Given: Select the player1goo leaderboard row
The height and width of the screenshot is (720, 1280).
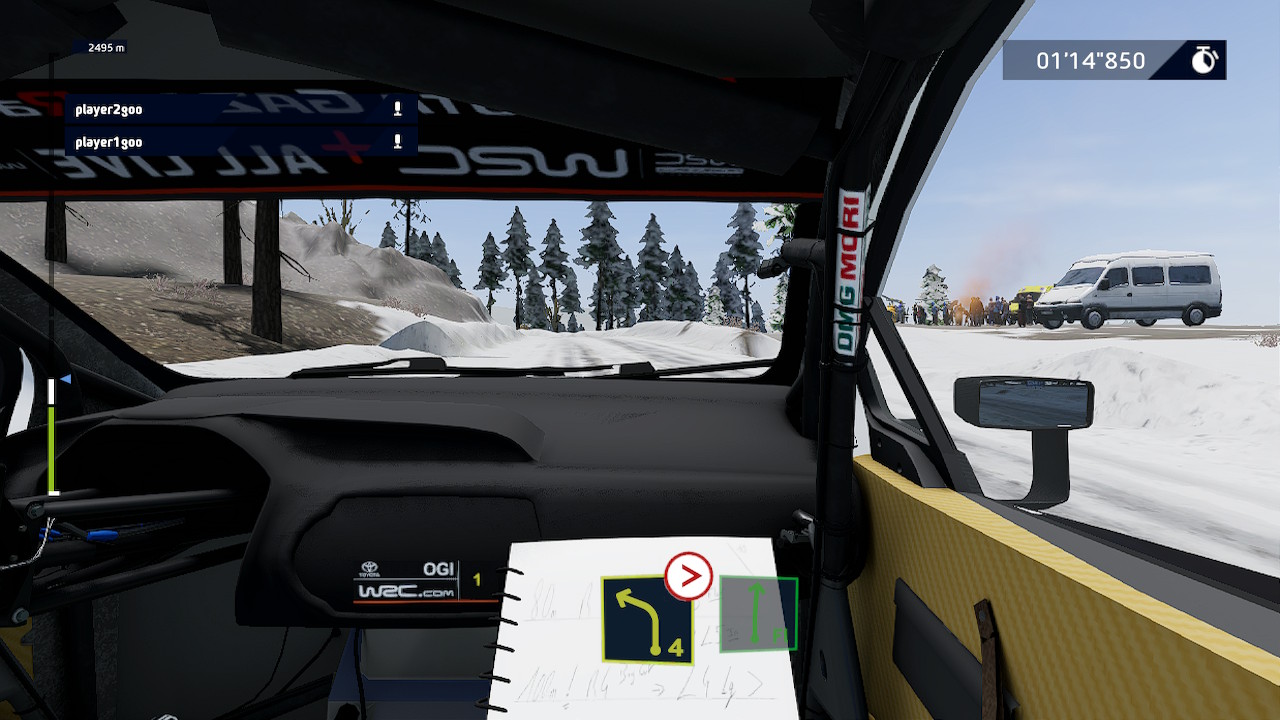Looking at the screenshot, I should [240, 142].
